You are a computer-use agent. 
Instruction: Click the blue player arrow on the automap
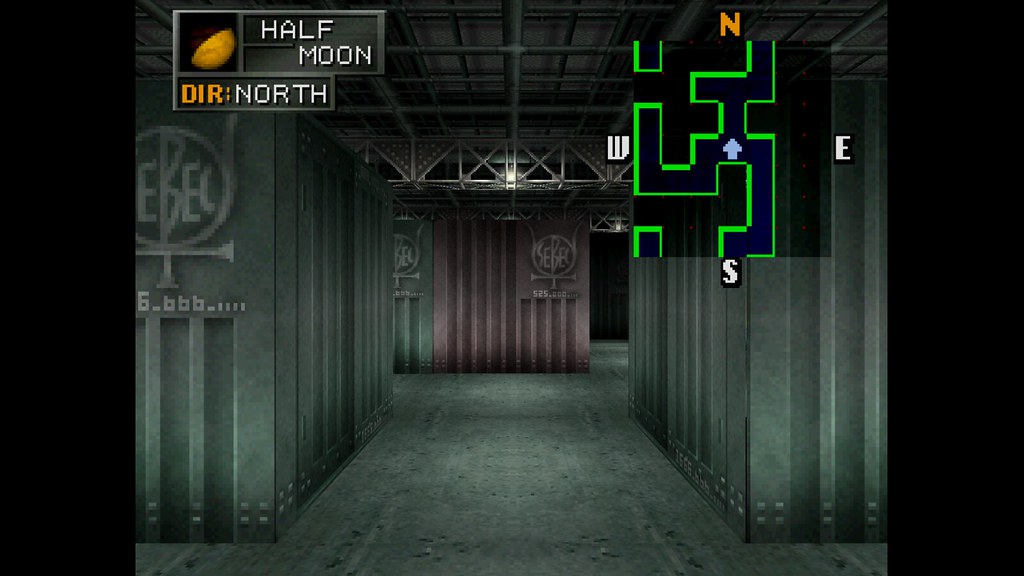732,149
